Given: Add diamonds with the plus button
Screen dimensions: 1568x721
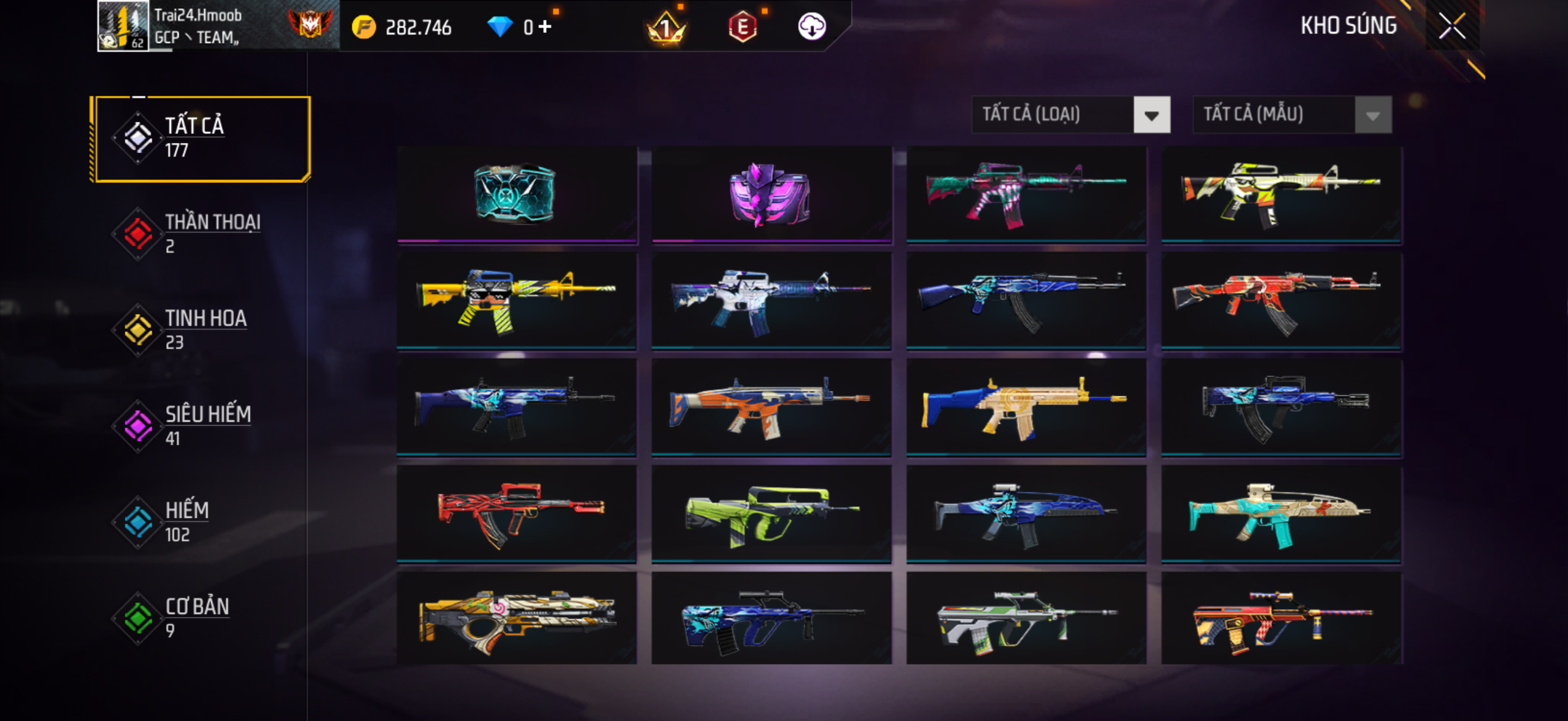Looking at the screenshot, I should point(545,27).
